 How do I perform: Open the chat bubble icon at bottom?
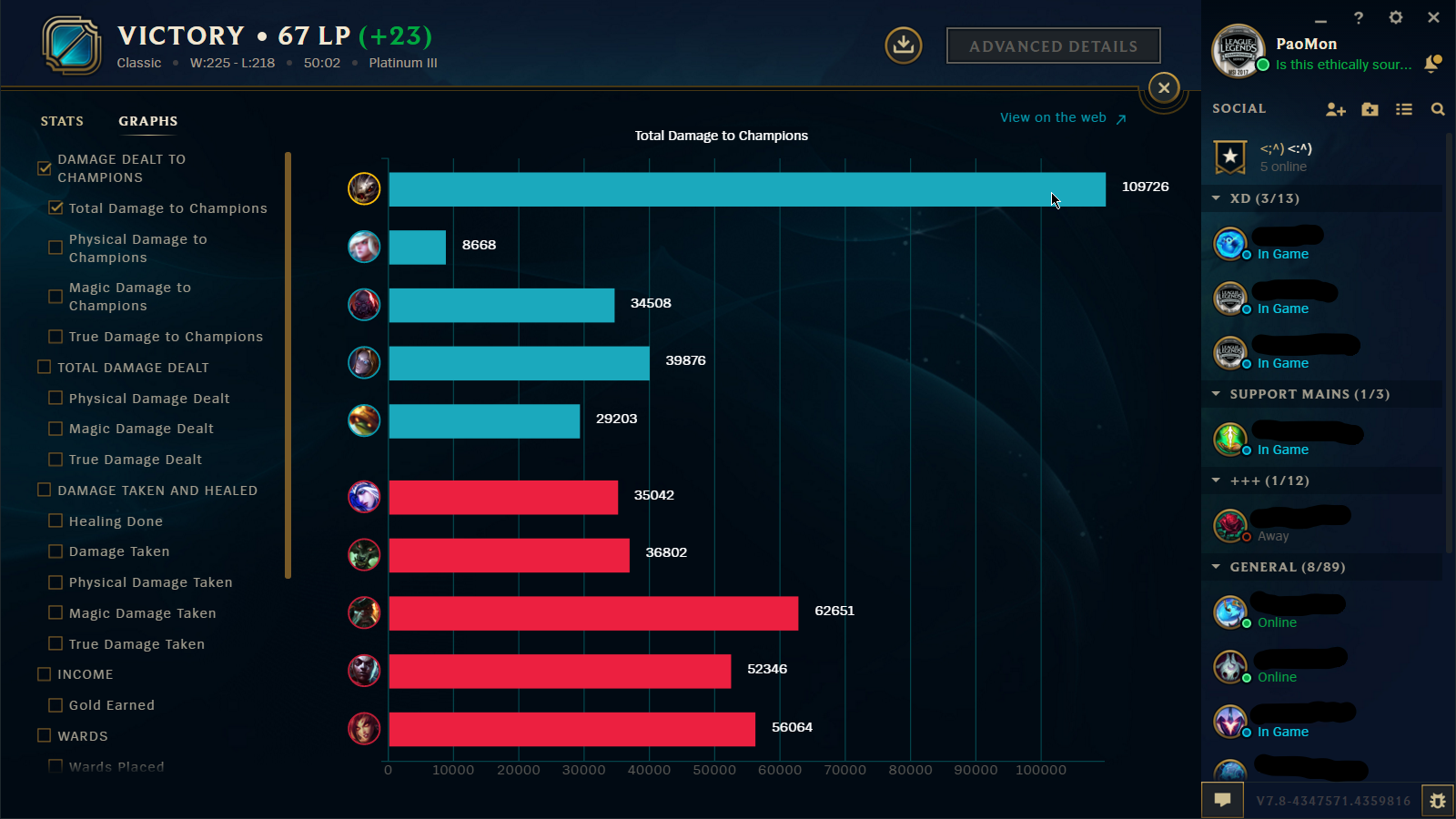tap(1222, 800)
